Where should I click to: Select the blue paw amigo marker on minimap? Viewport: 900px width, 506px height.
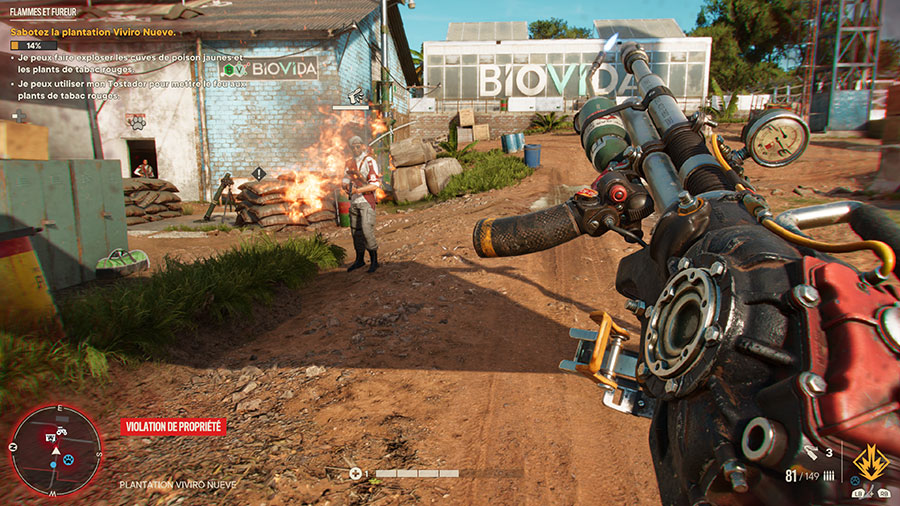(x=68, y=460)
